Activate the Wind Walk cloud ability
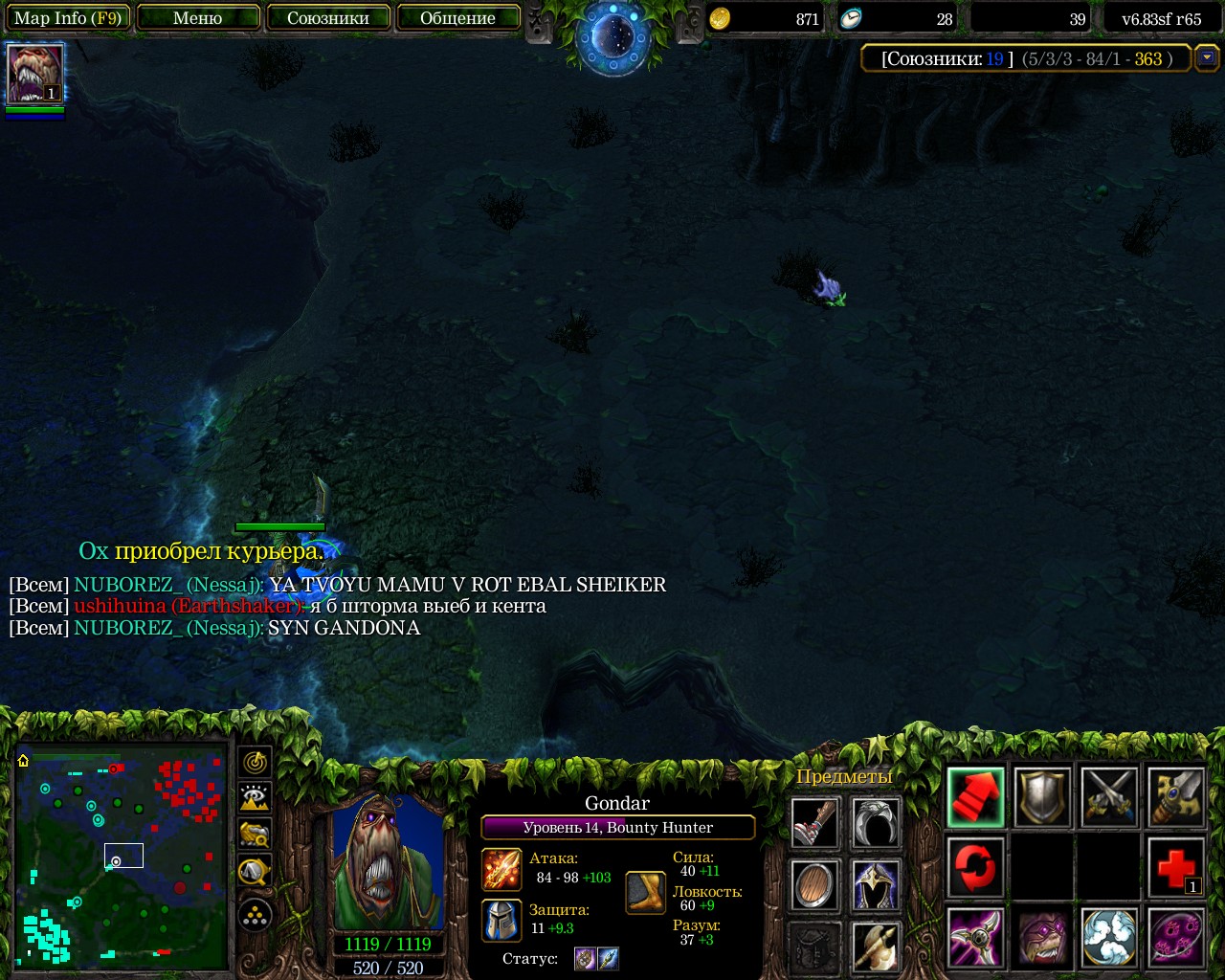 1109,937
